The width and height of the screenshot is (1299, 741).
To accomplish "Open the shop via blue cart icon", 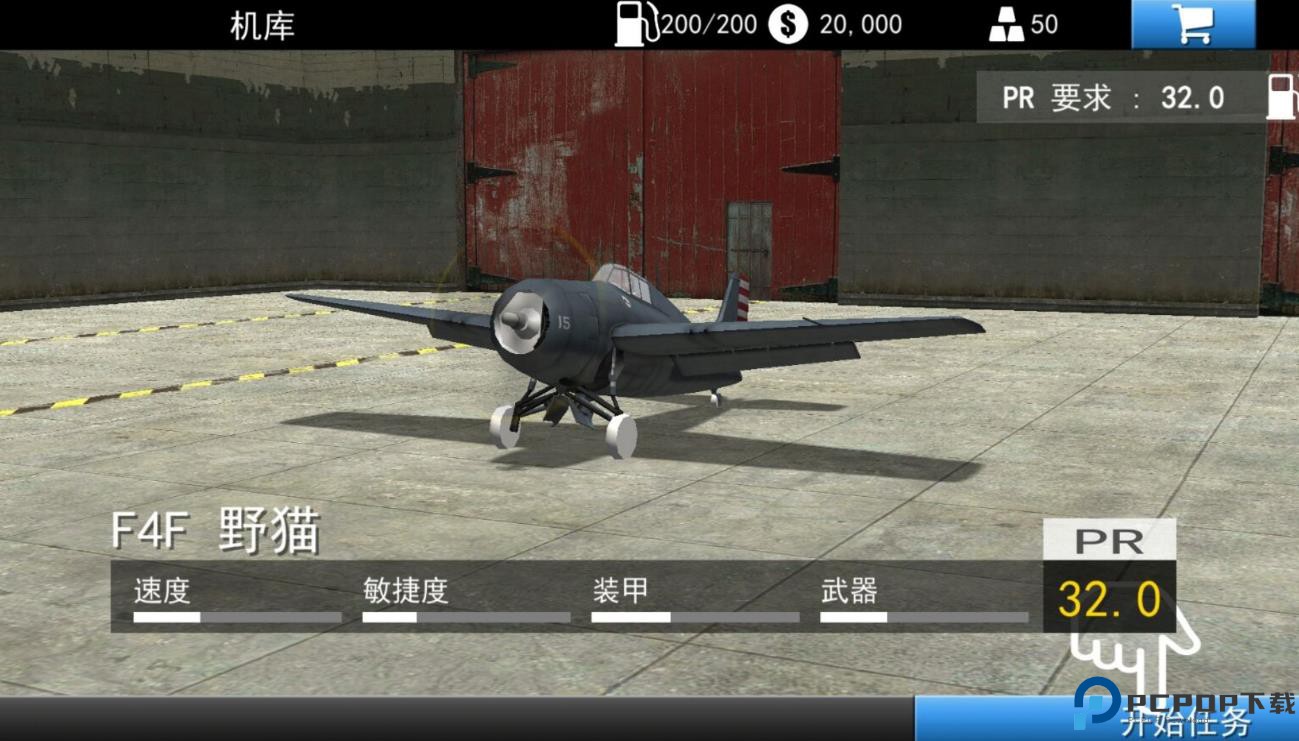I will click(x=1193, y=22).
